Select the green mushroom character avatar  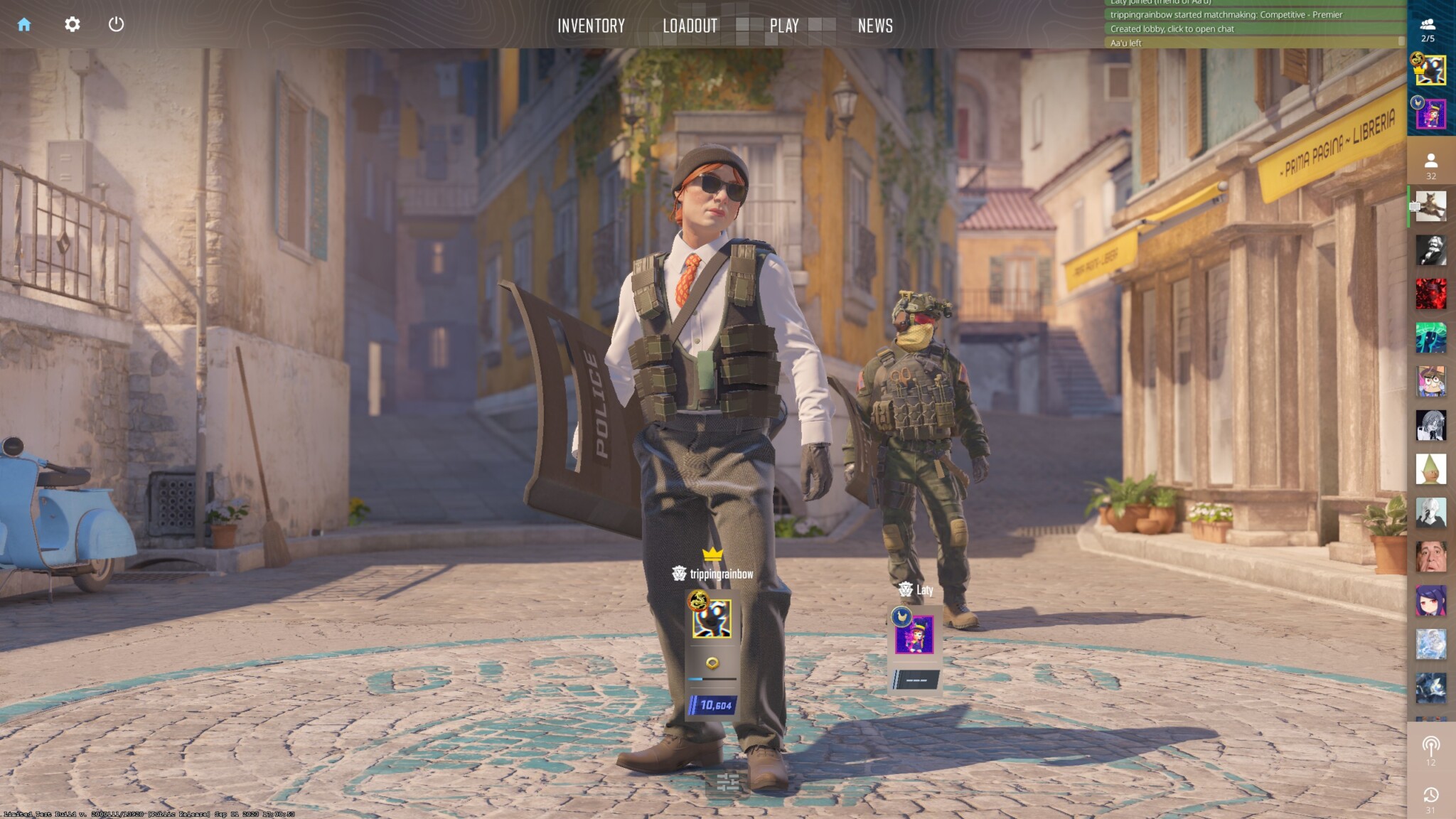pyautogui.click(x=1430, y=338)
